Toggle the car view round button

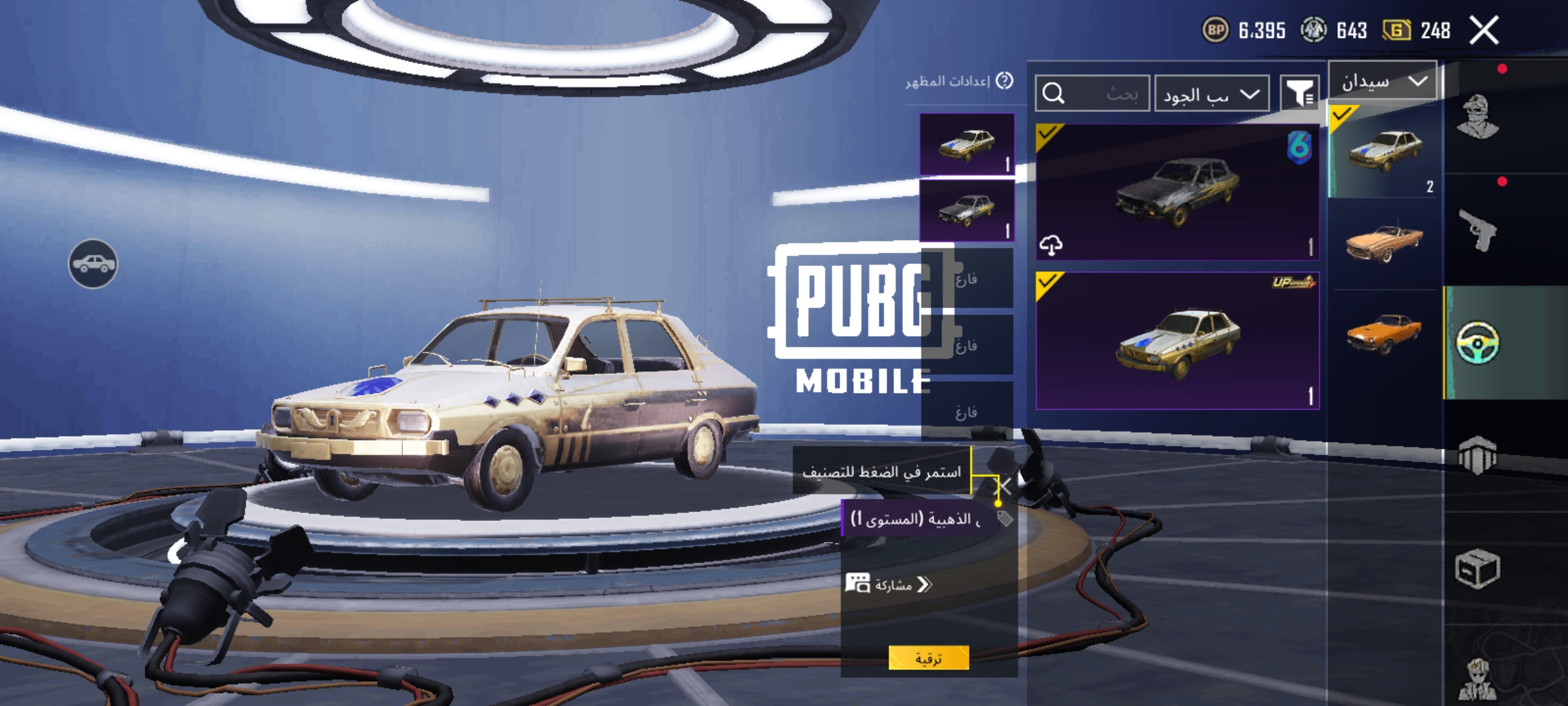pyautogui.click(x=93, y=263)
